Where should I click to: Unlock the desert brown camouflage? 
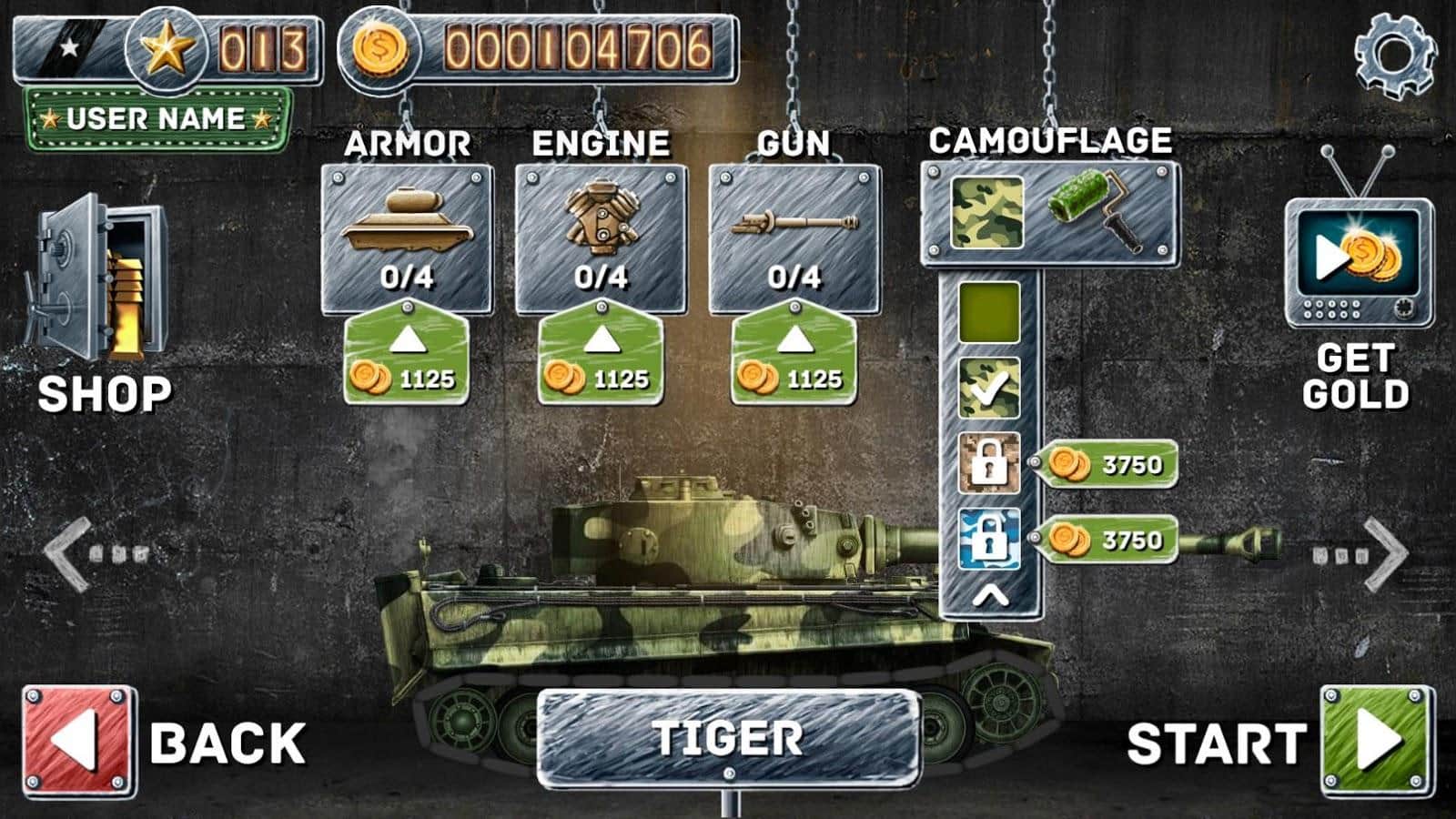tap(989, 464)
